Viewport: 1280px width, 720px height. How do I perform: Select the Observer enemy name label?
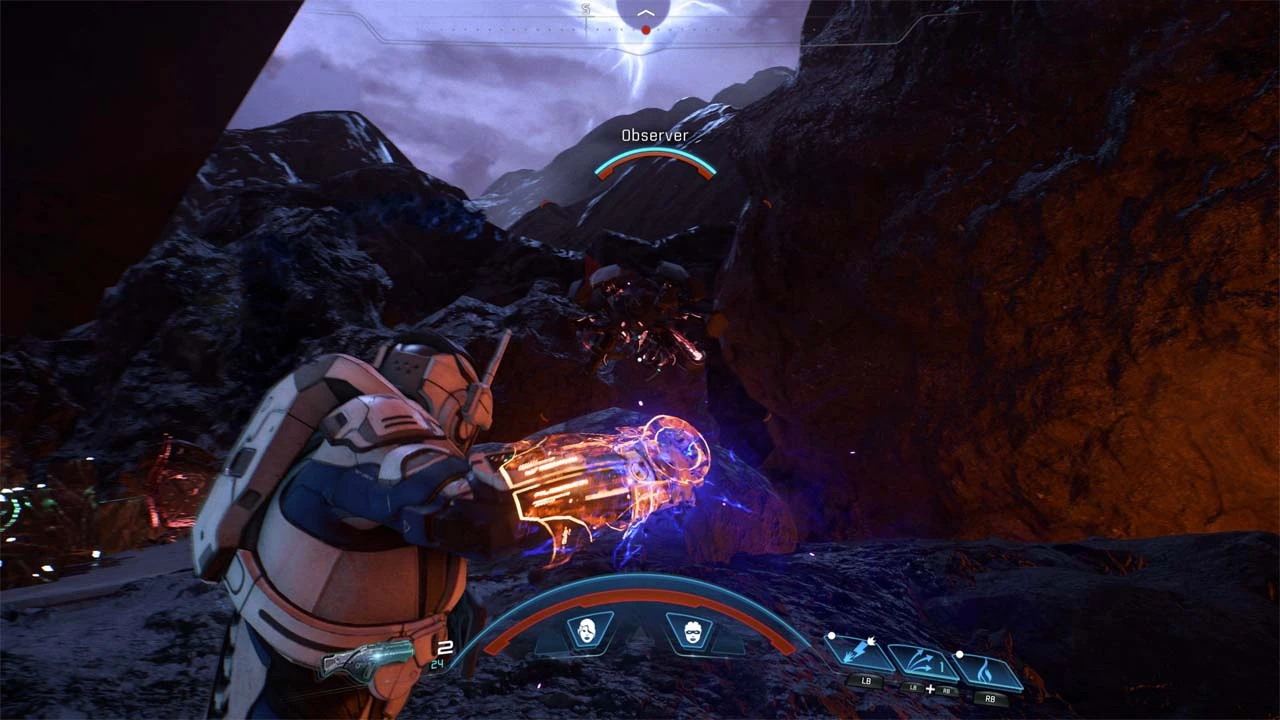click(655, 133)
